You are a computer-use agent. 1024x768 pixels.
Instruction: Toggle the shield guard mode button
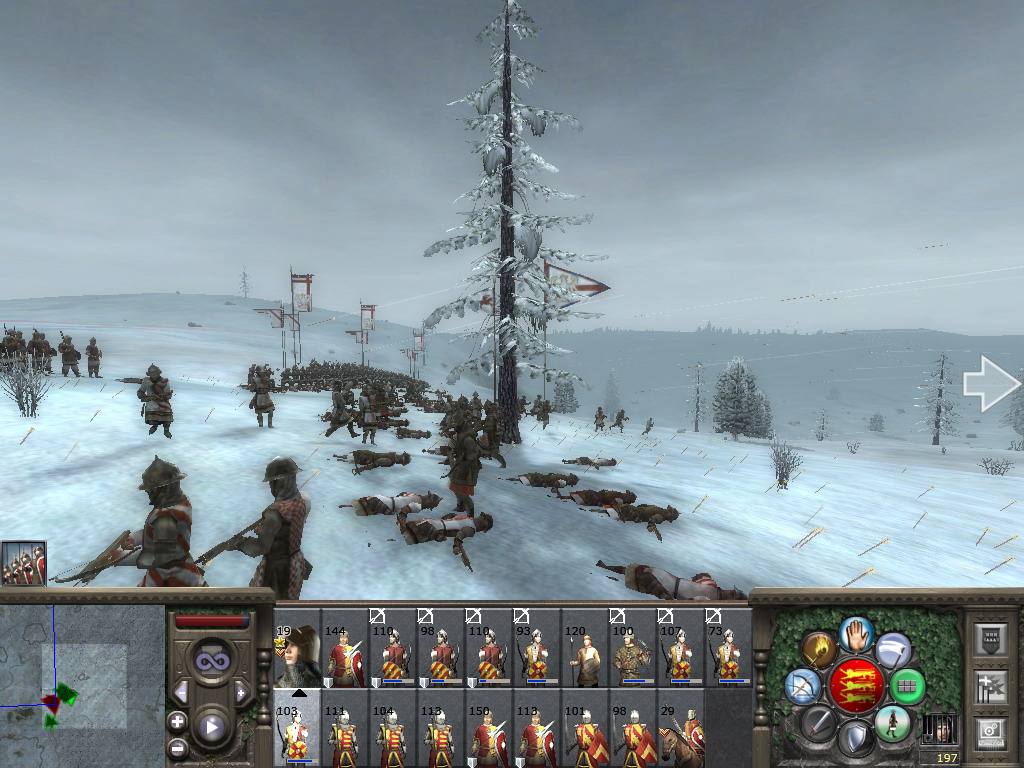pos(855,738)
